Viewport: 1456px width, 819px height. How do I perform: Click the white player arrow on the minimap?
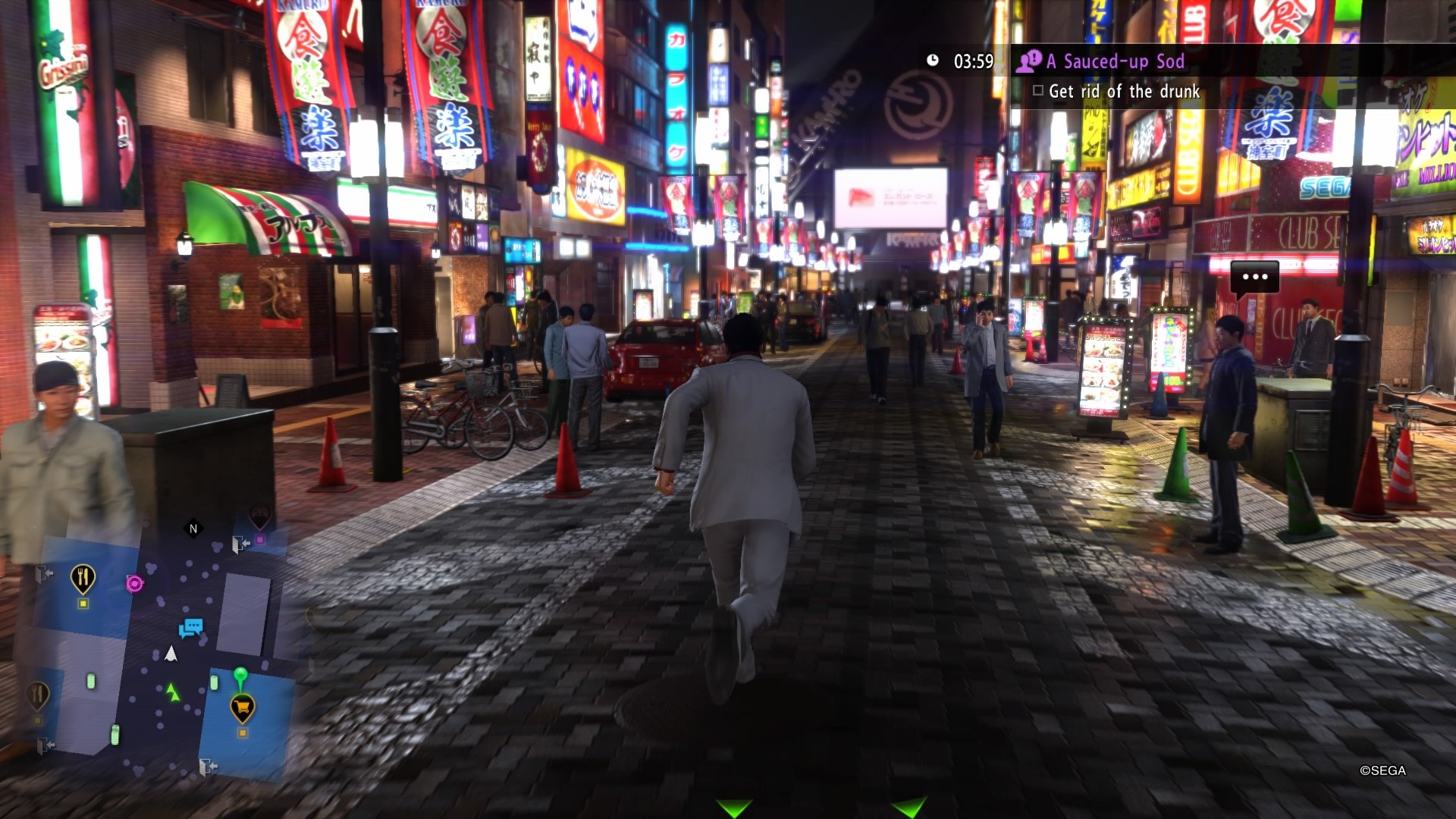[170, 654]
